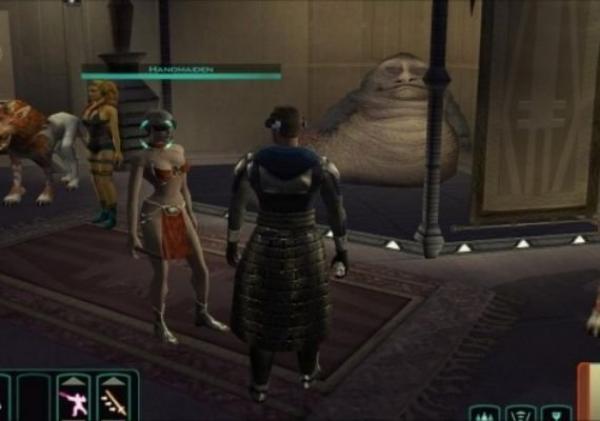Viewport: 600px width, 421px height.
Task: Activate the pink lunging fighter attack
Action: [73, 405]
